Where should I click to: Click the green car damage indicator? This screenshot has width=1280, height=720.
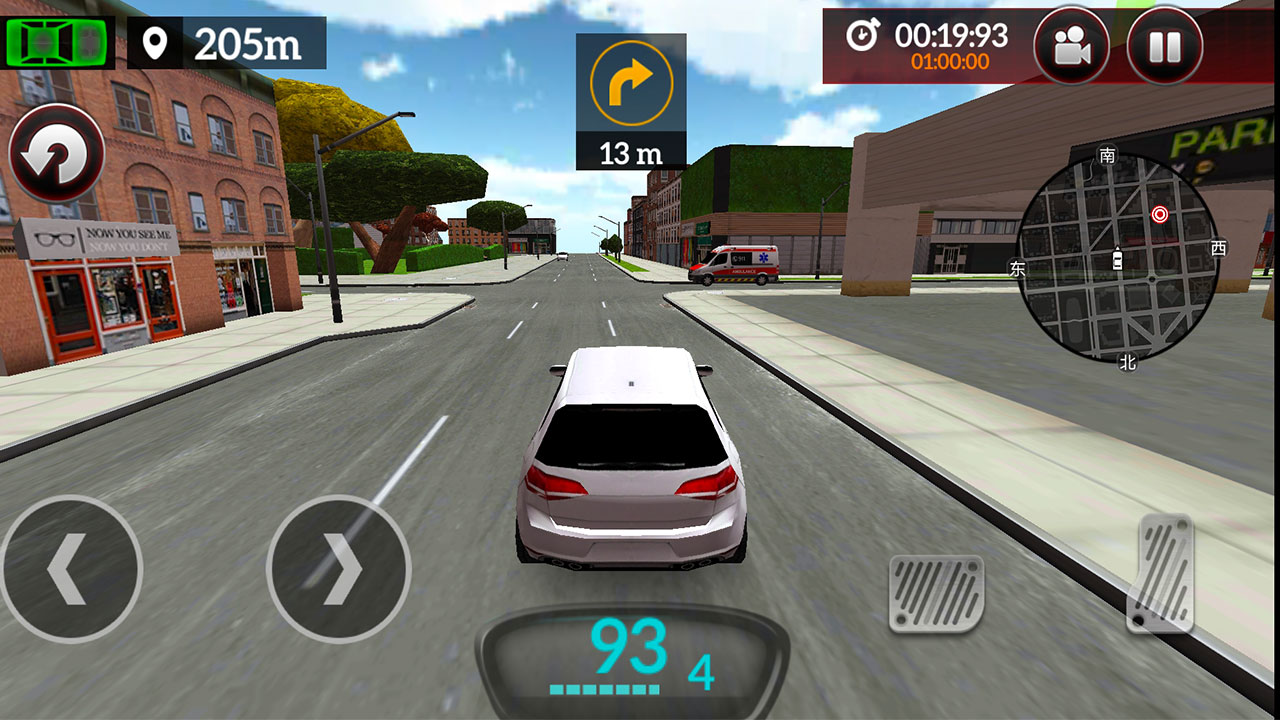point(59,42)
